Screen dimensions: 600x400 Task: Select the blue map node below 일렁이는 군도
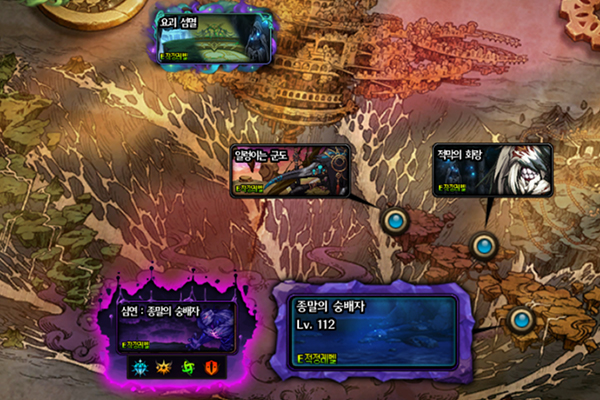[x=396, y=220]
